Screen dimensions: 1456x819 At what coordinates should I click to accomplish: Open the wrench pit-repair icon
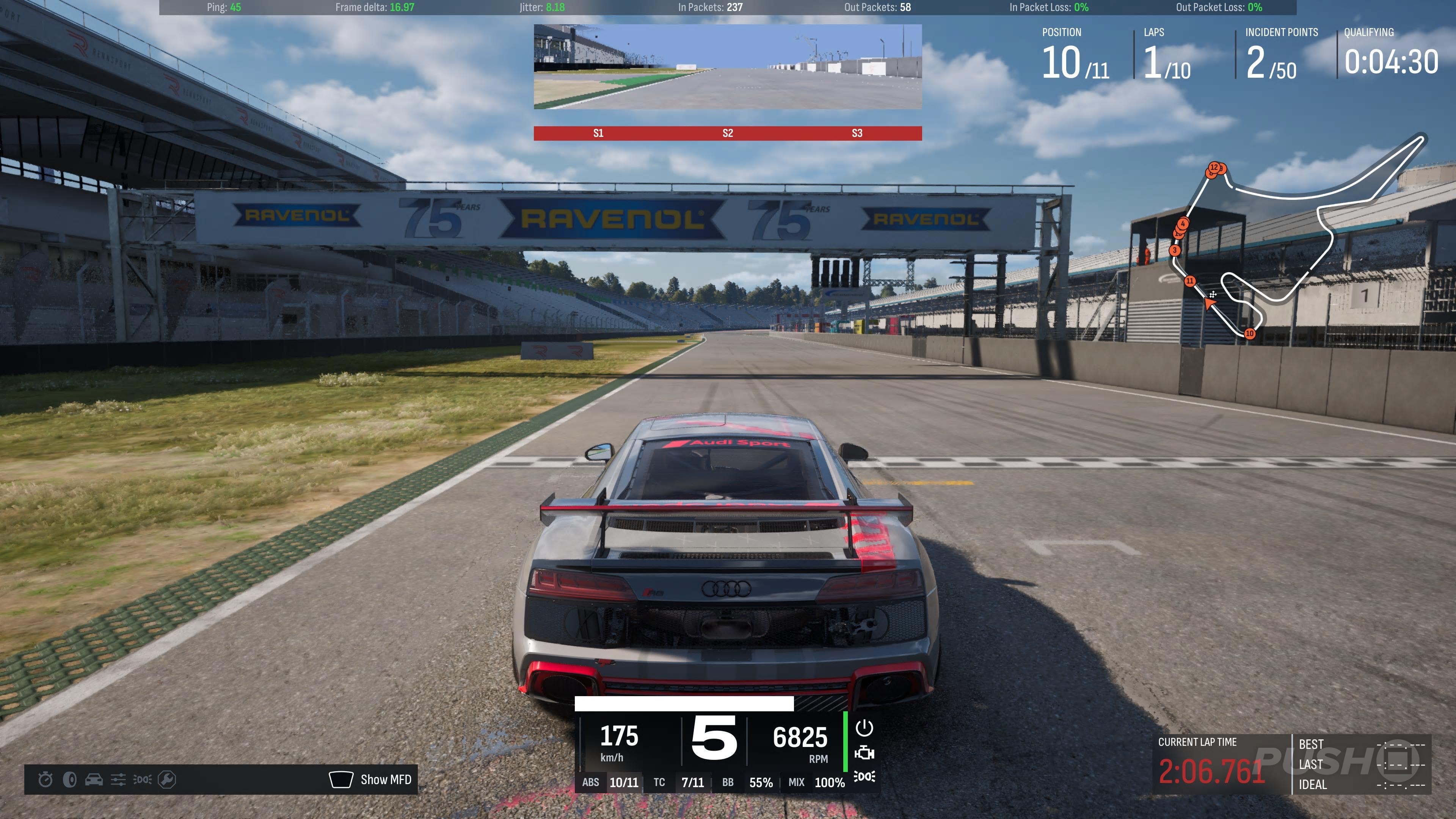tap(167, 780)
